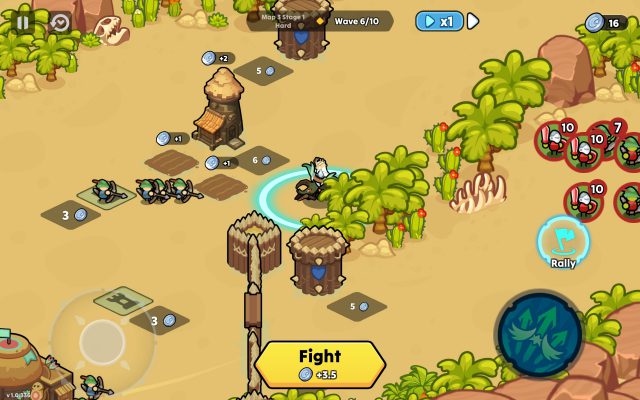
Task: Use the green arrow volley ability
Action: (x=539, y=334)
